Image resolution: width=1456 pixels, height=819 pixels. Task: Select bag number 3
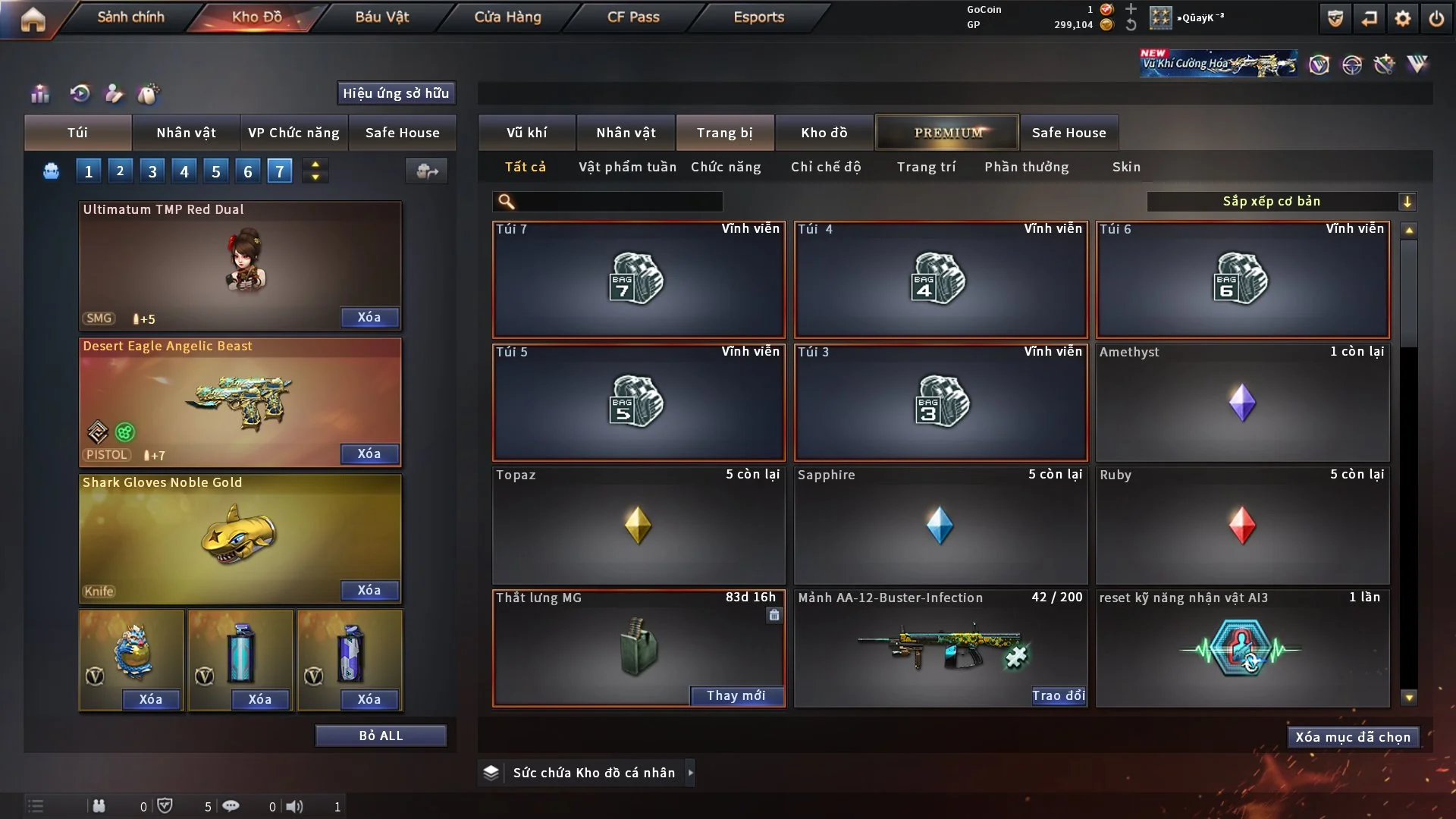[152, 171]
